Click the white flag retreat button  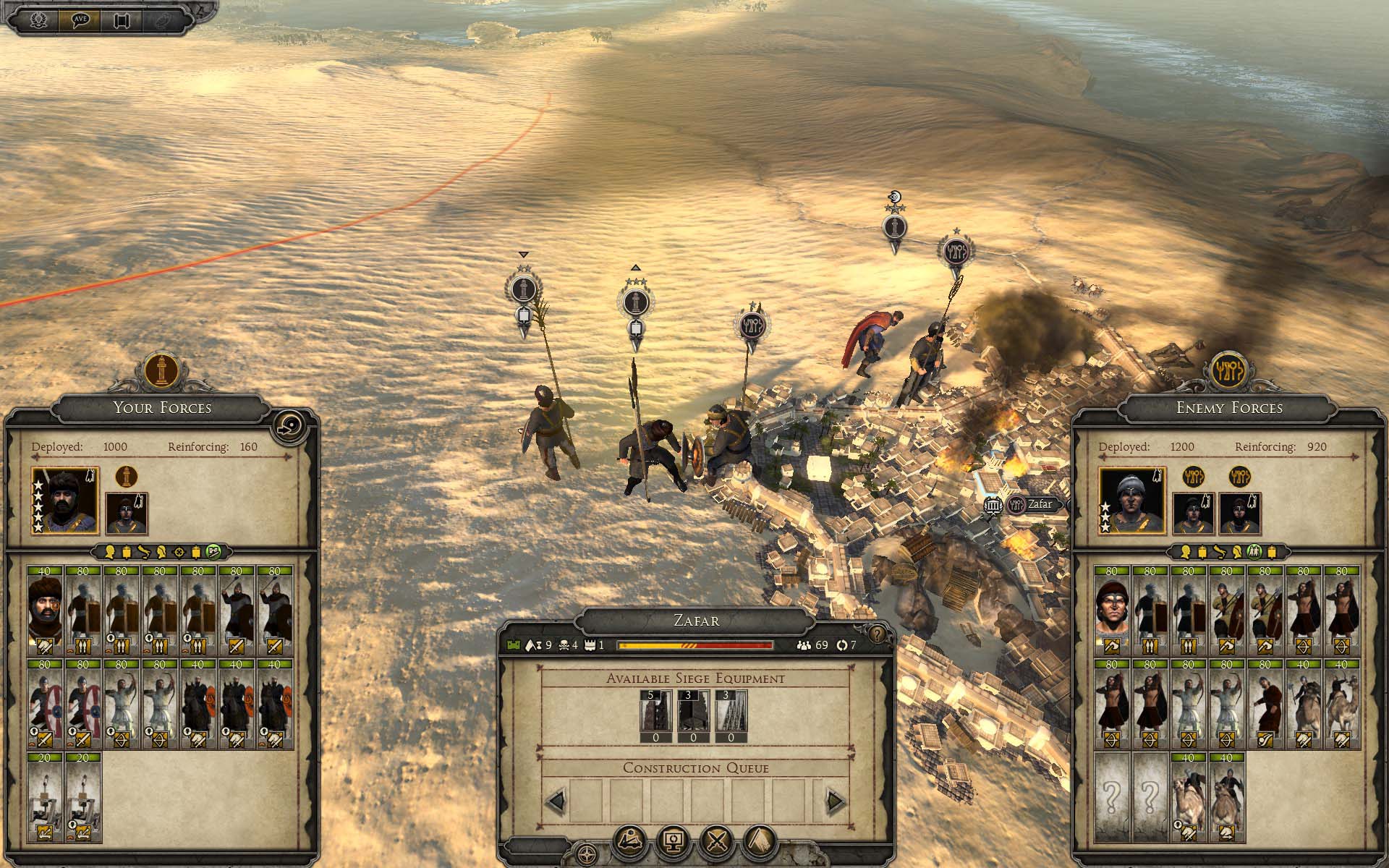[x=760, y=841]
